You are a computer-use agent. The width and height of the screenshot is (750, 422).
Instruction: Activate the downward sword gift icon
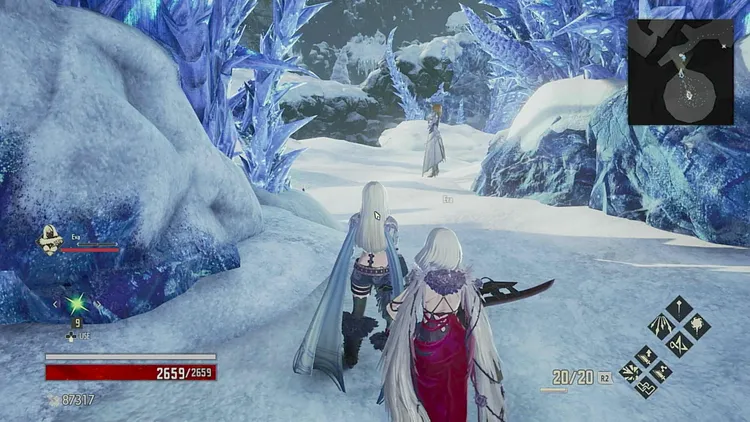[x=680, y=306]
